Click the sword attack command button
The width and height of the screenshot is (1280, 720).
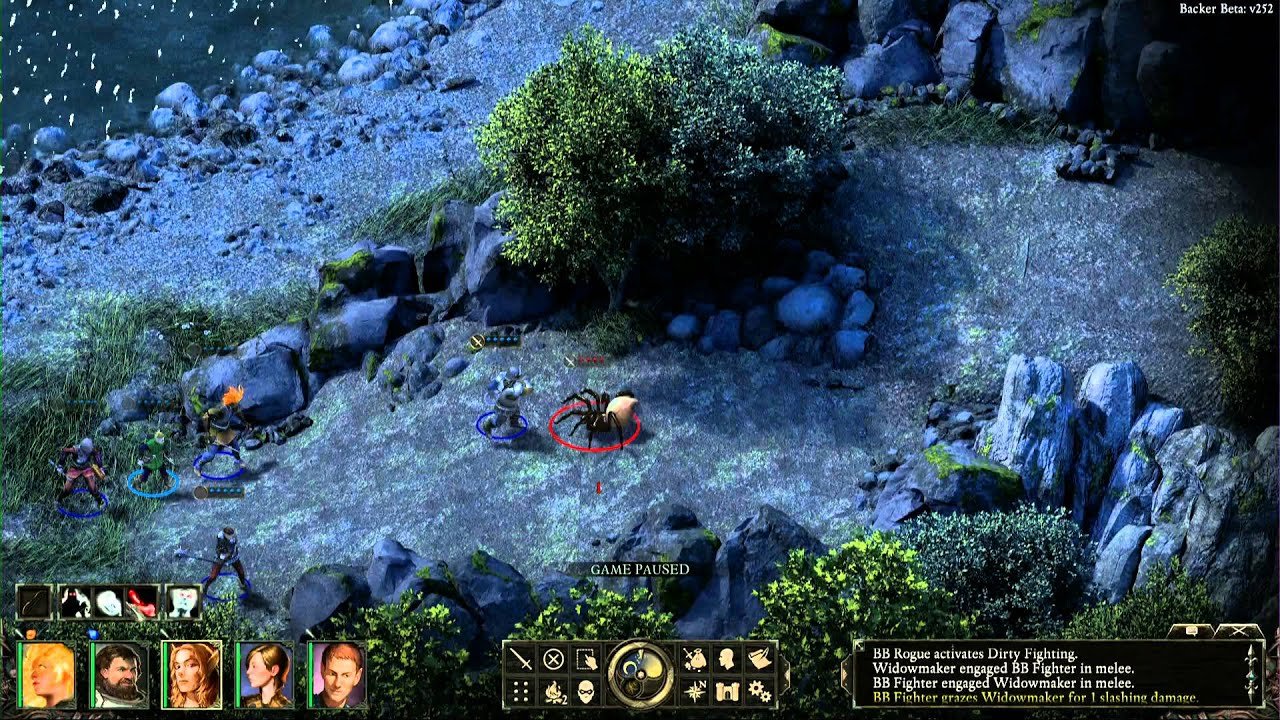(x=521, y=659)
